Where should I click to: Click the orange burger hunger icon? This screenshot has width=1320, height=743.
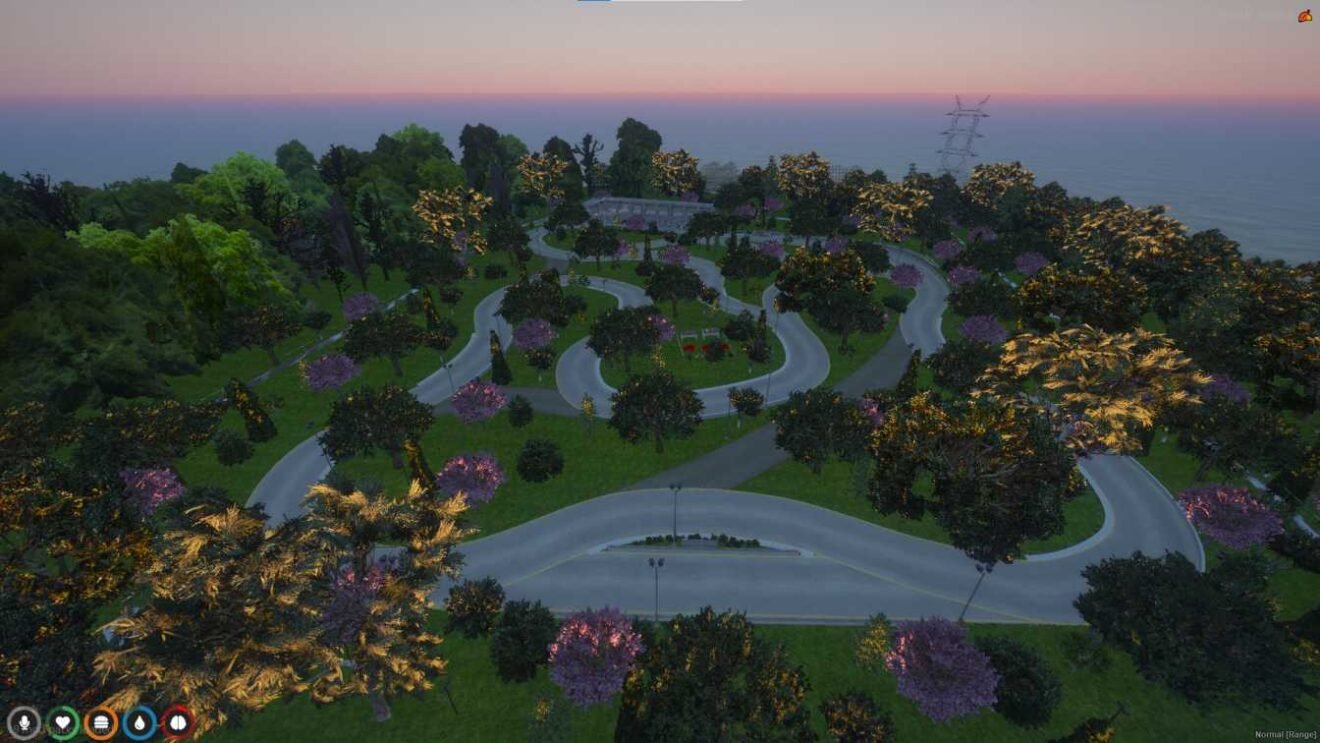click(x=101, y=722)
